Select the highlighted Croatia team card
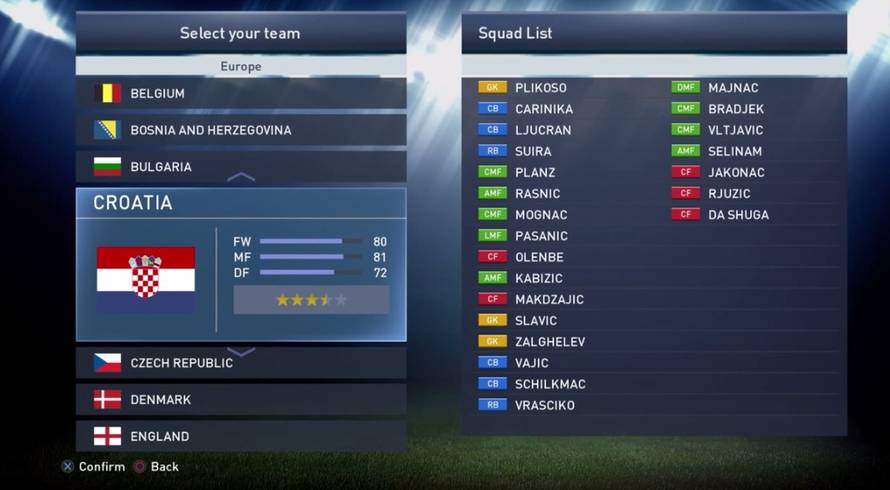Screen dimensions: 890x490 point(240,265)
